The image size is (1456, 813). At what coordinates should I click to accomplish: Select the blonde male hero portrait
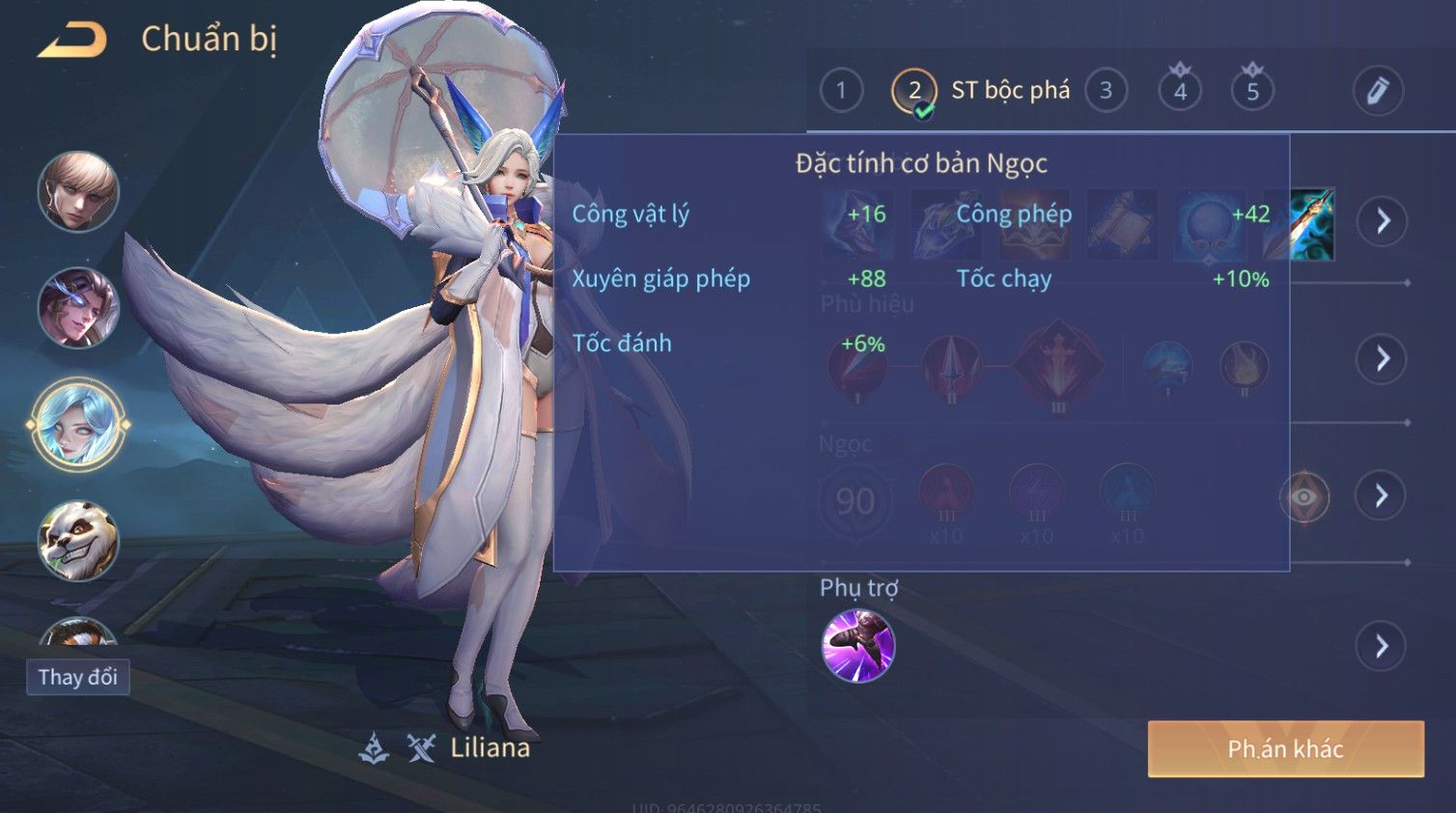point(78,191)
